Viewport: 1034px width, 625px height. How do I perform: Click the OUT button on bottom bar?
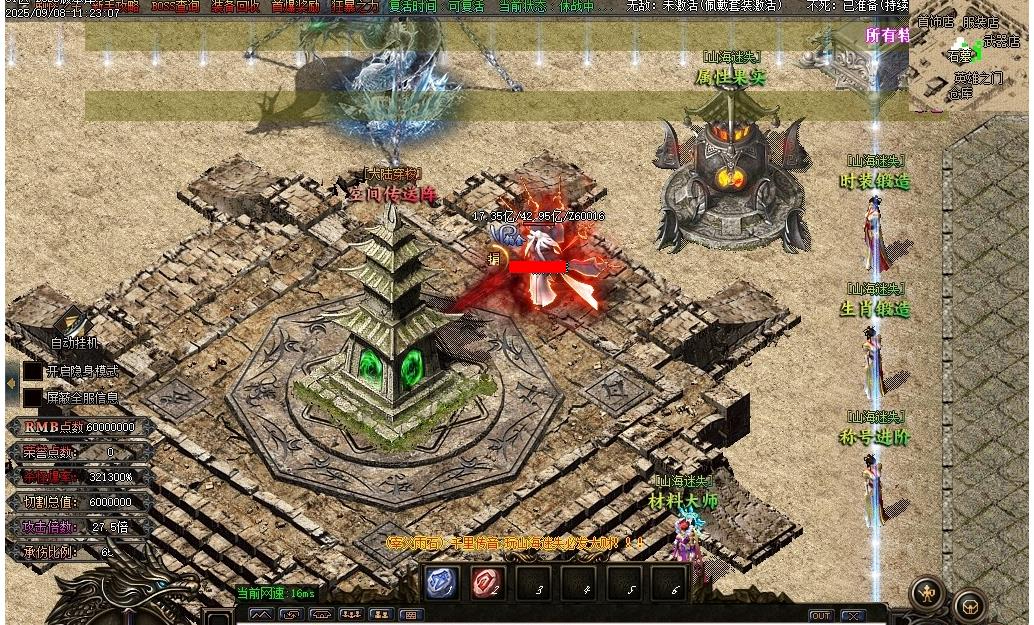tap(820, 616)
